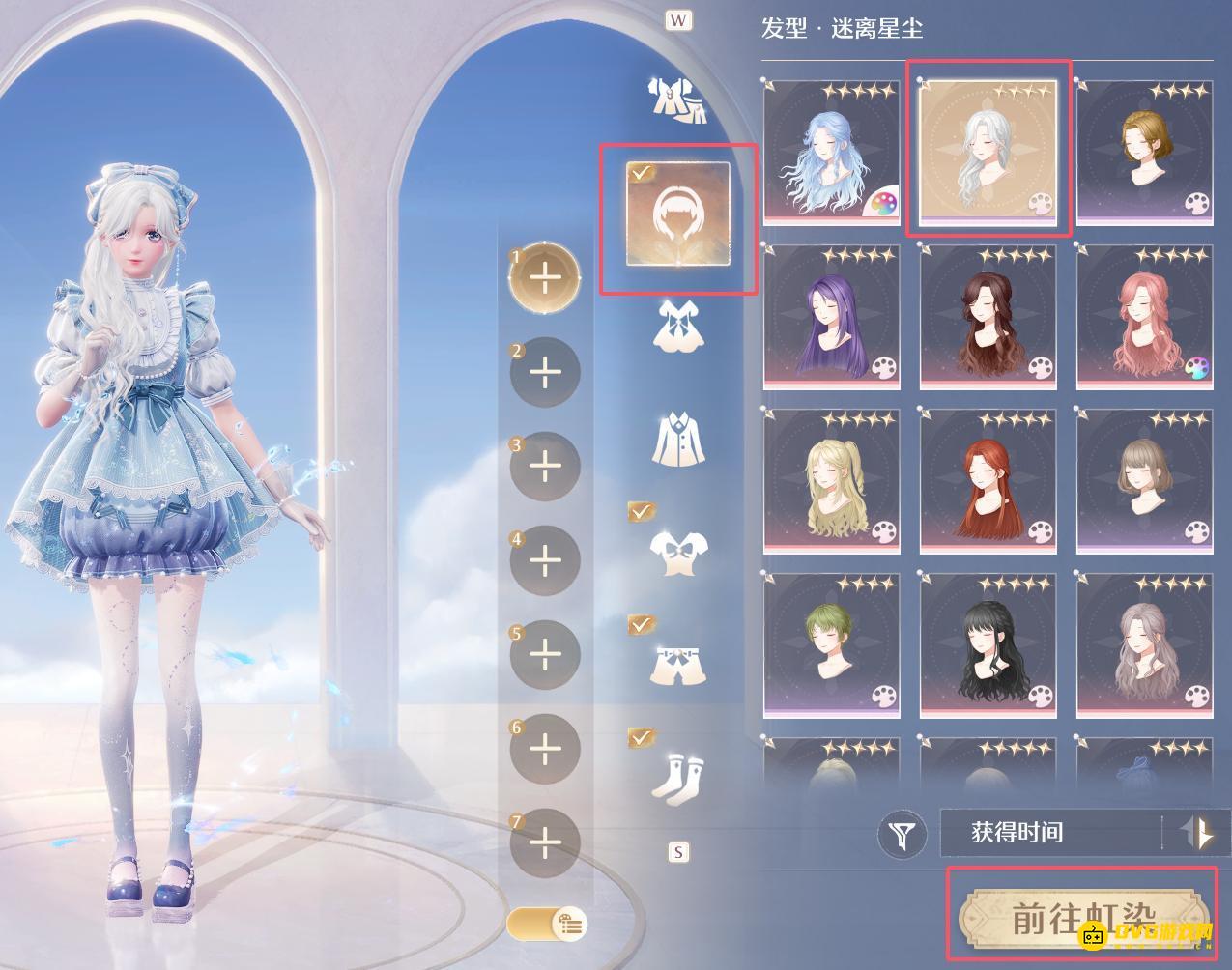
Task: Pick the pink wavy hairstyle
Action: (x=1144, y=317)
